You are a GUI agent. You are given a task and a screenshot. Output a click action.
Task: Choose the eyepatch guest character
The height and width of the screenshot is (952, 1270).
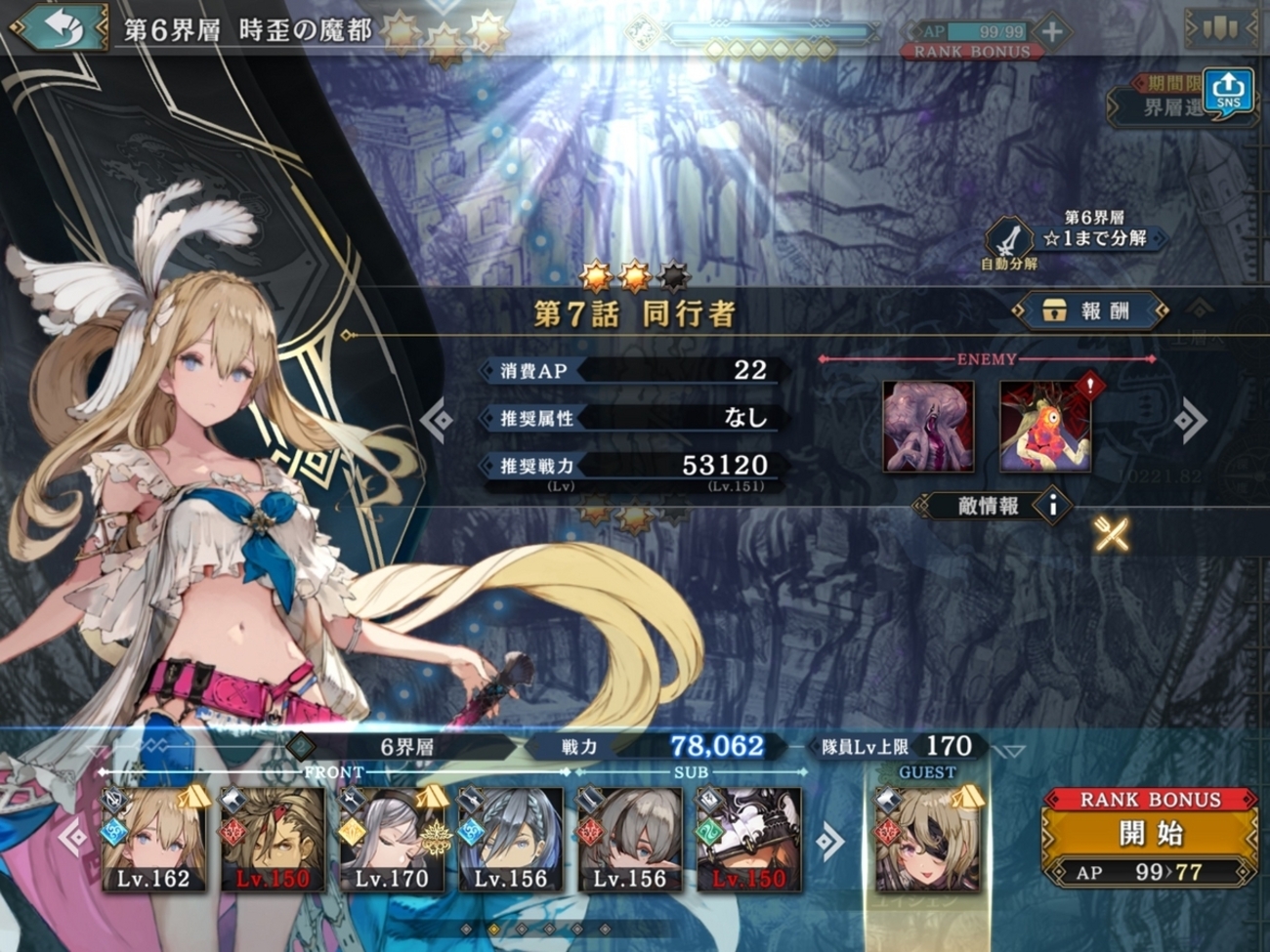926,840
